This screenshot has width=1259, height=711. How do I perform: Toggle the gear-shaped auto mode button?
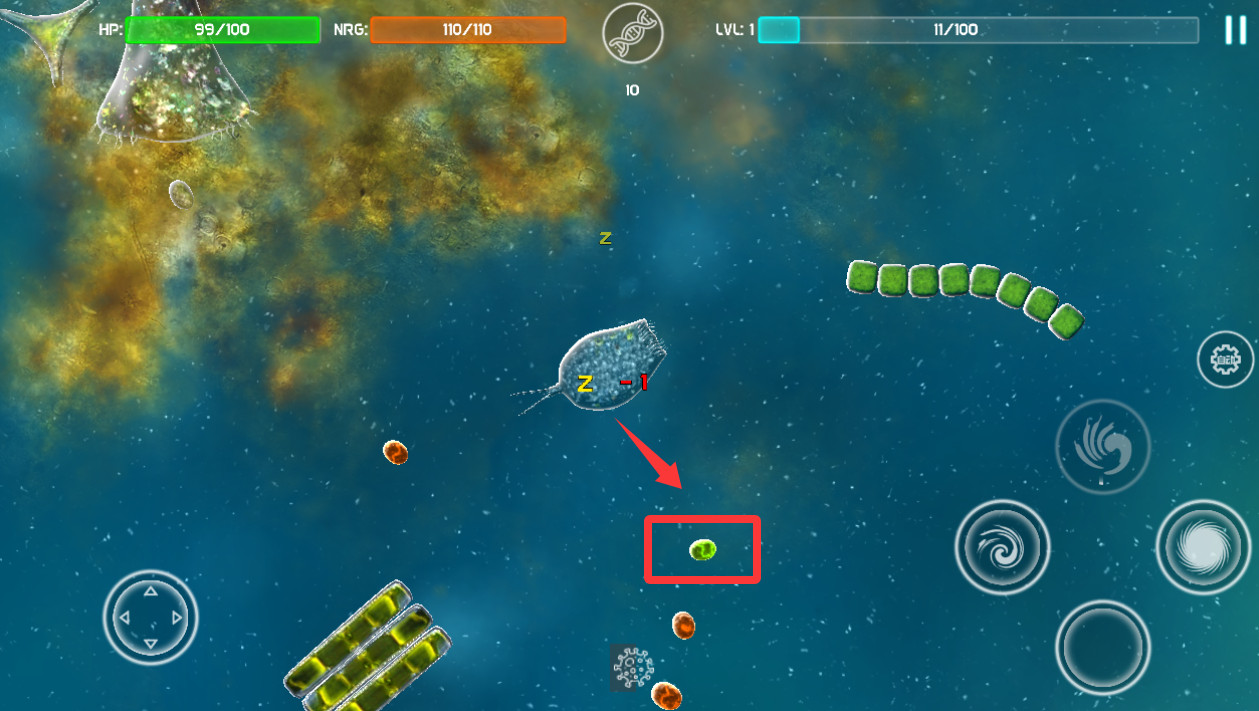[1225, 358]
